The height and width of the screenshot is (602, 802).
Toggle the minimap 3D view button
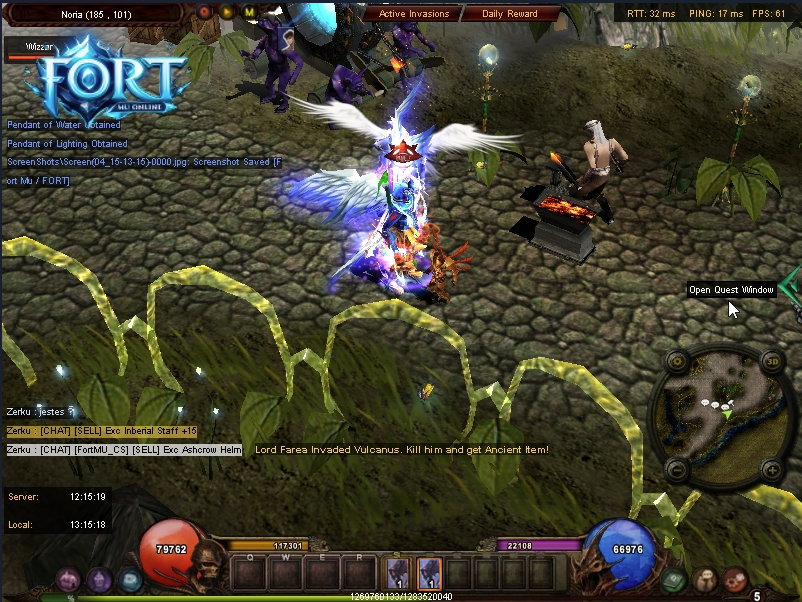771,361
